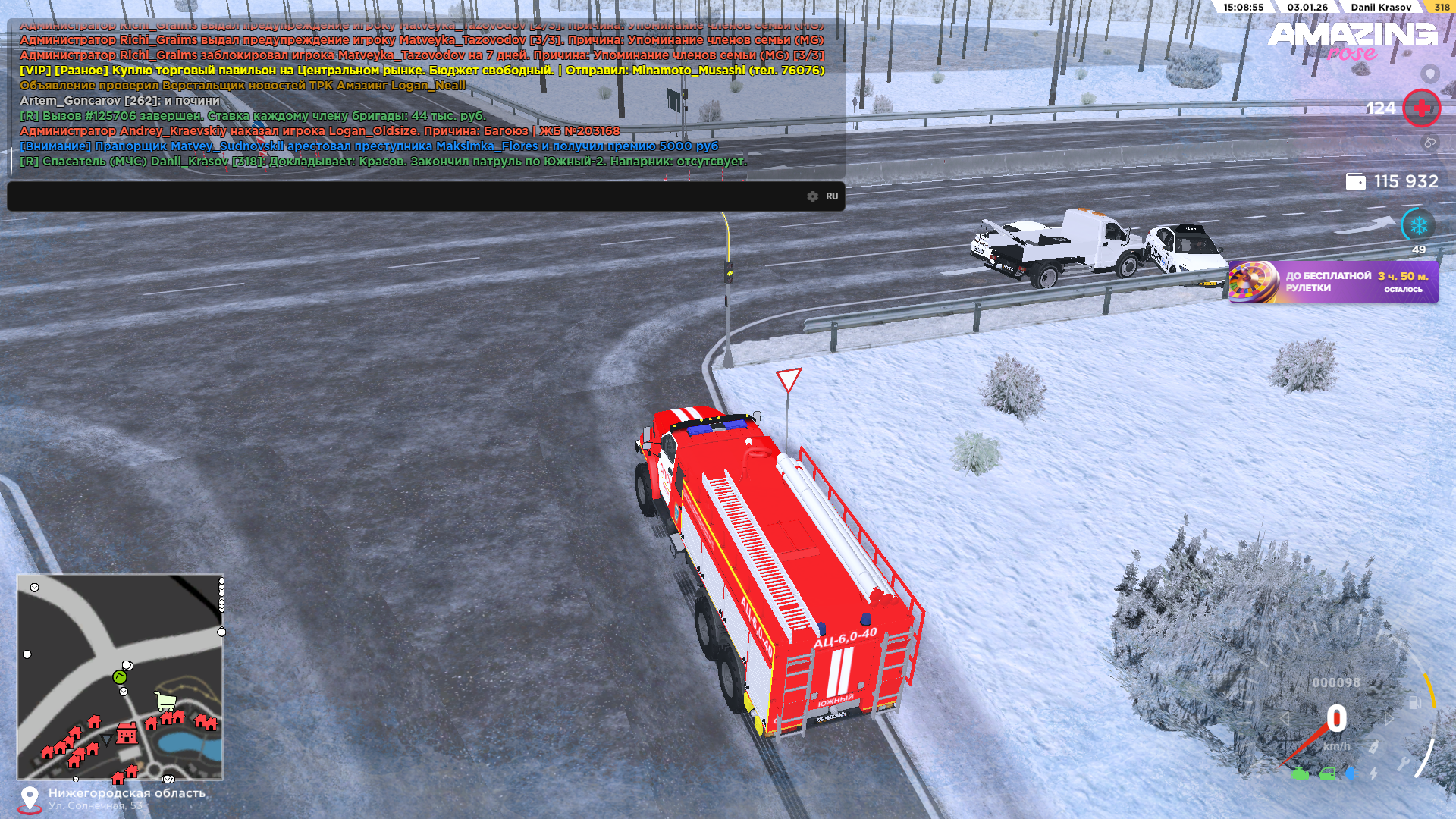The height and width of the screenshot is (819, 1456).
Task: Click the red cross health icon
Action: 1421,108
